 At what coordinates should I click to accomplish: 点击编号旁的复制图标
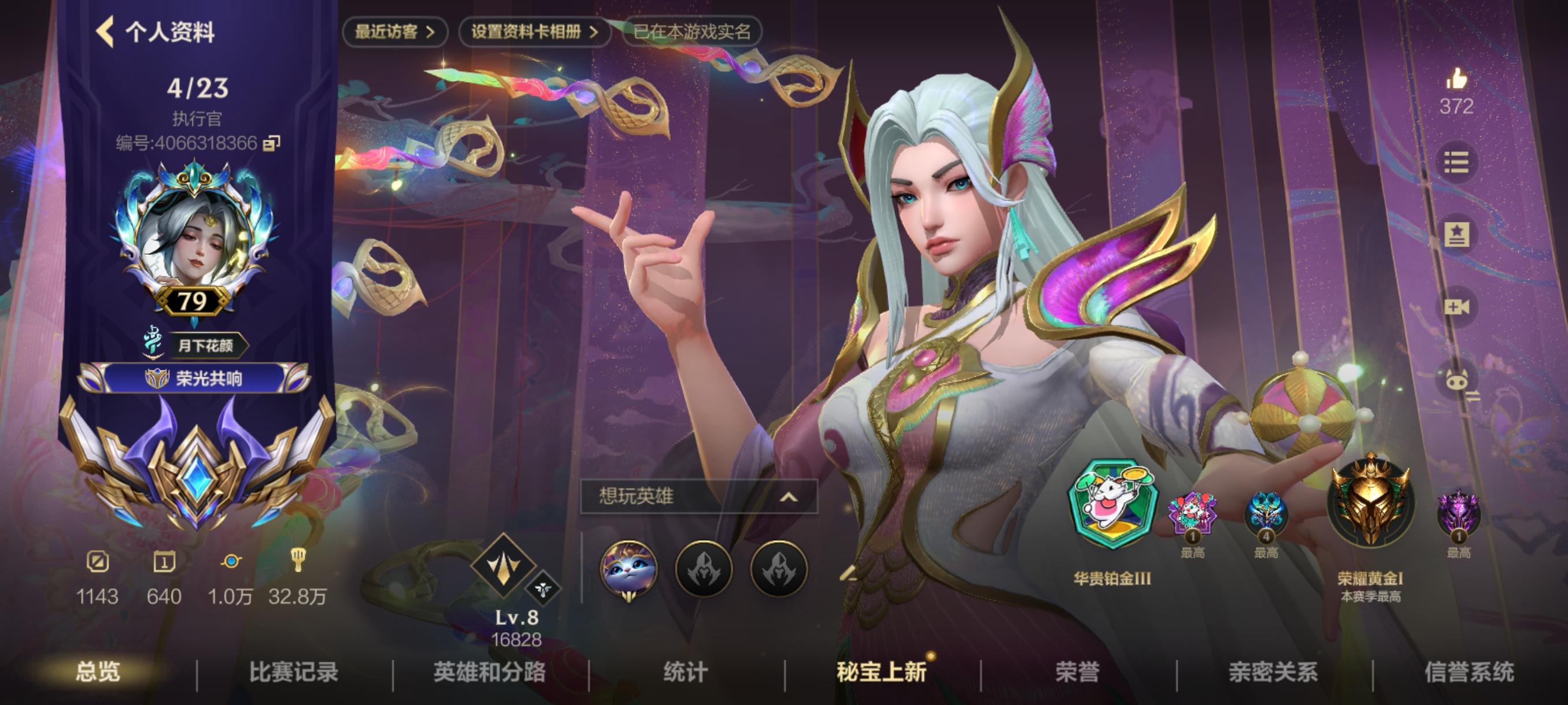273,143
